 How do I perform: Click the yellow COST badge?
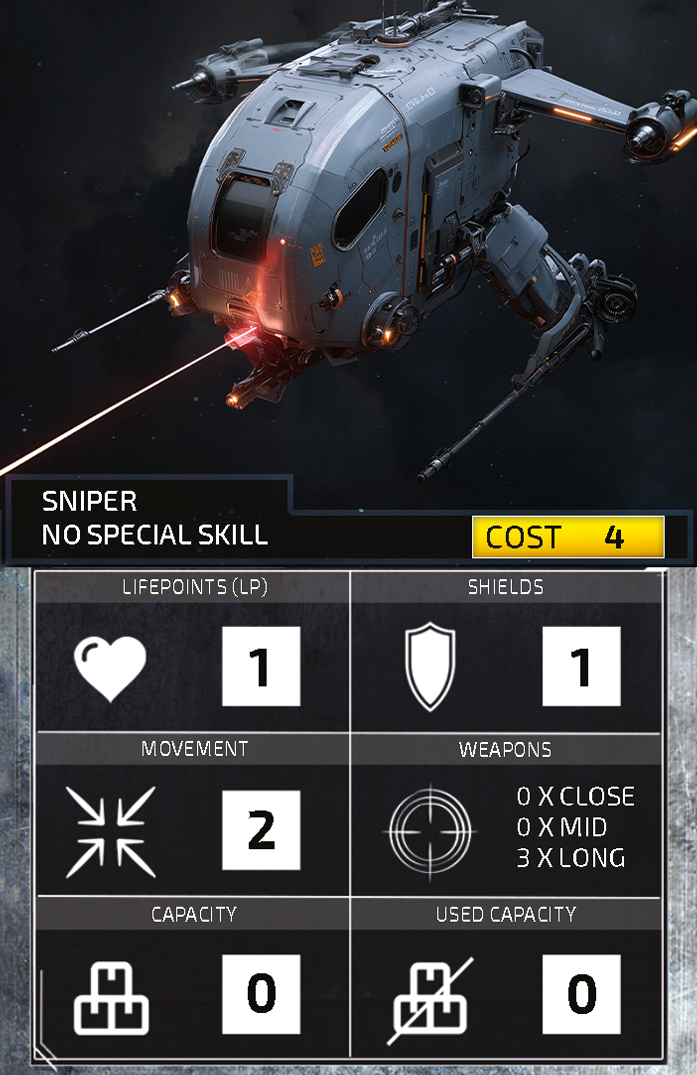coord(567,537)
